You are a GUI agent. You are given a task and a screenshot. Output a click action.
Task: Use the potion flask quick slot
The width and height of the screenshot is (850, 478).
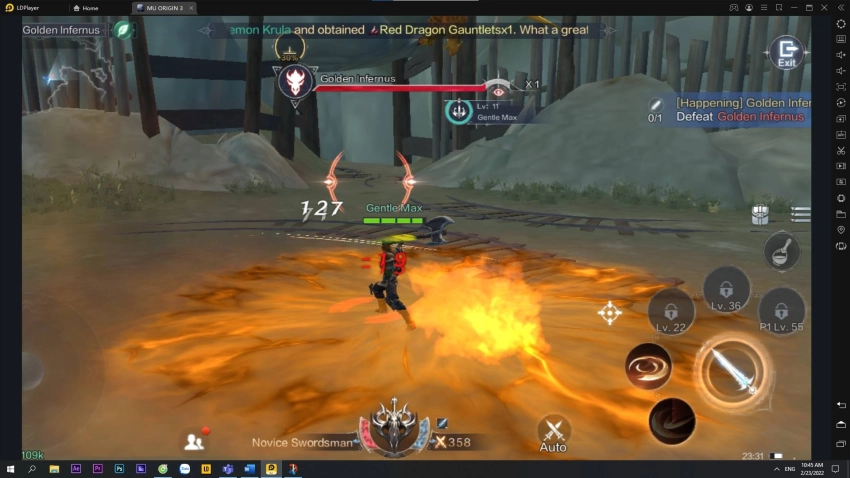pyautogui.click(x=781, y=250)
